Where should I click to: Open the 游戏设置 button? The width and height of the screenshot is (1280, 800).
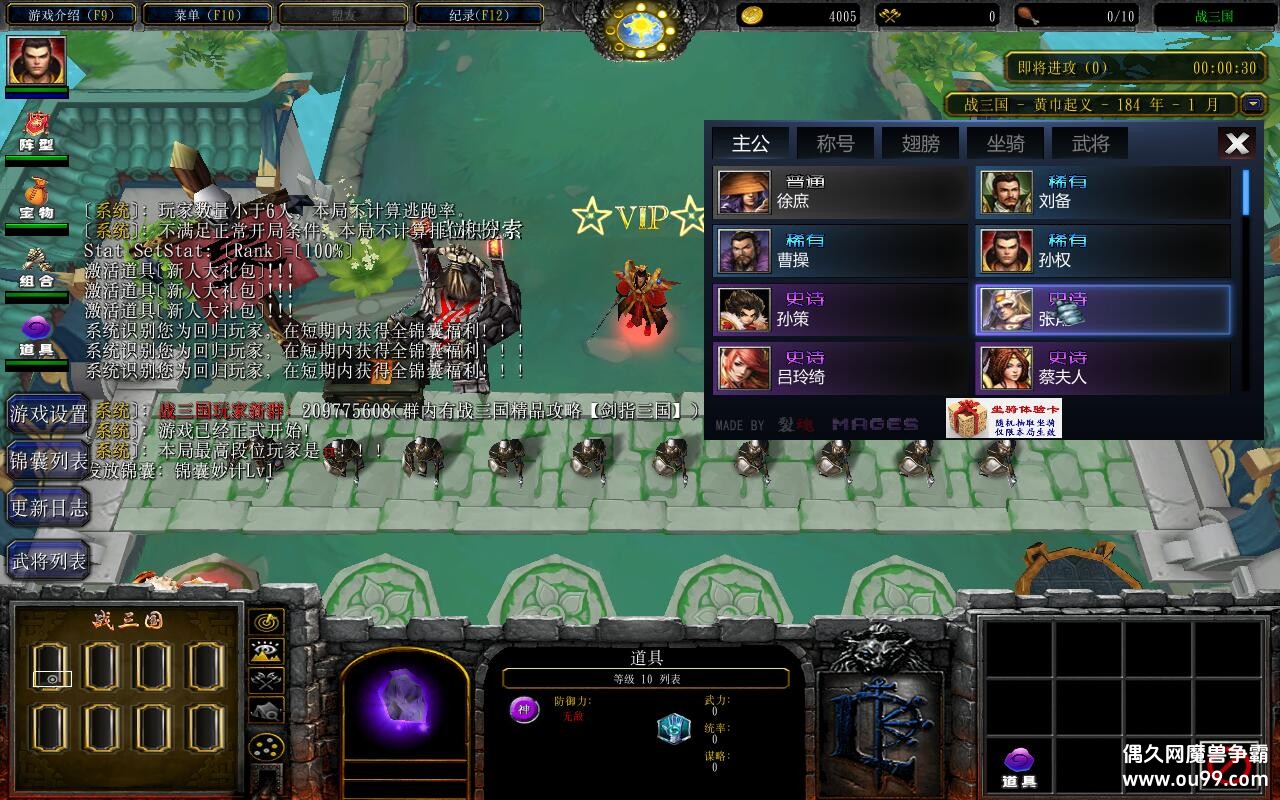tap(48, 413)
